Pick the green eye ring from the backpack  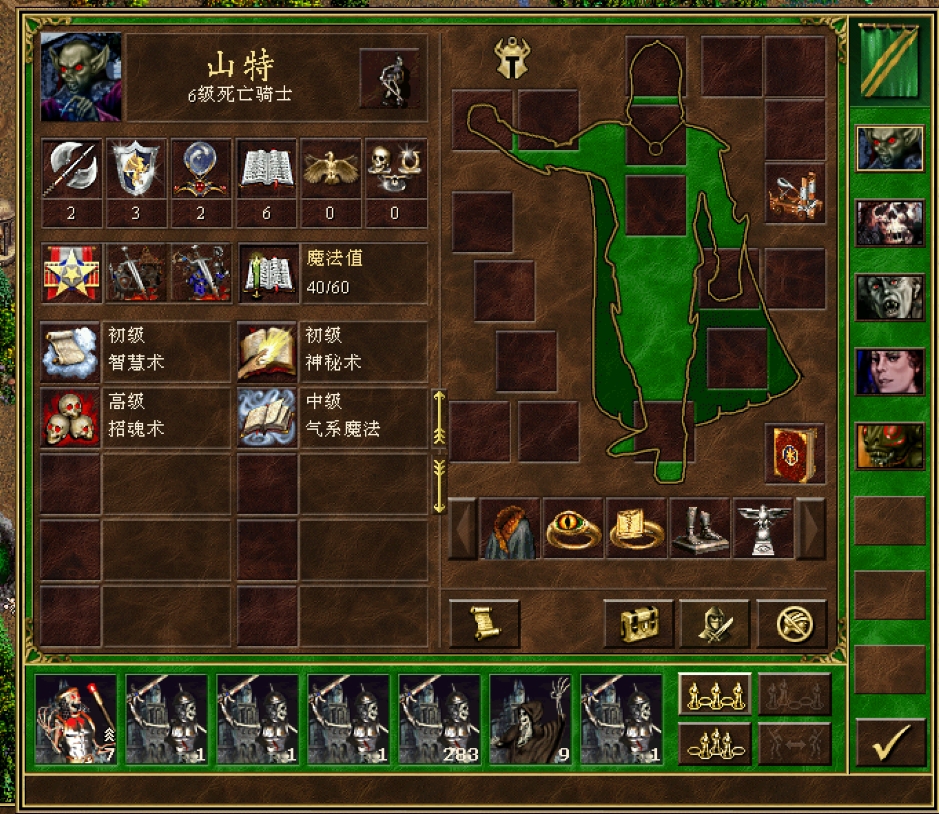tap(573, 528)
